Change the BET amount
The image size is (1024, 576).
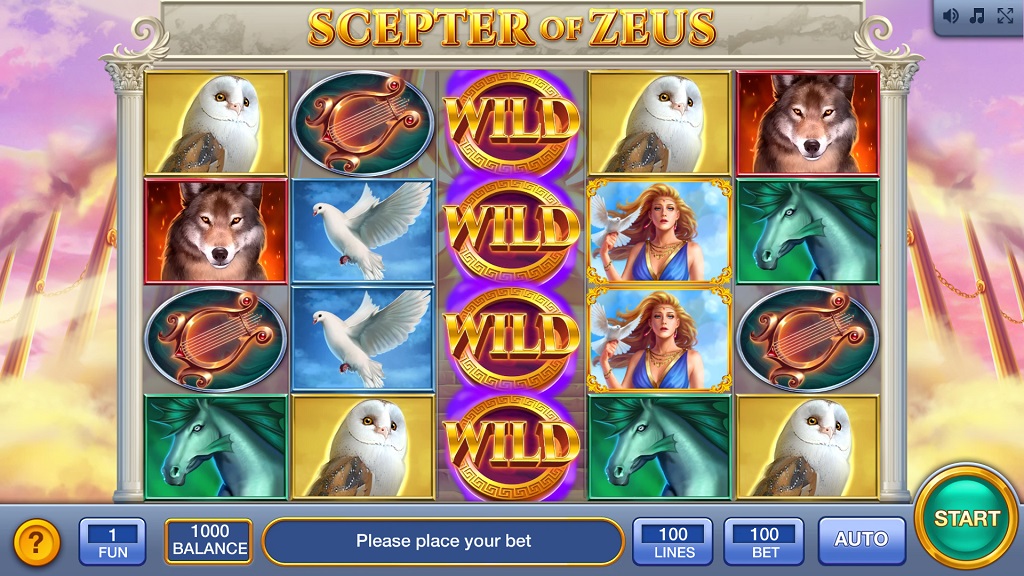[764, 541]
